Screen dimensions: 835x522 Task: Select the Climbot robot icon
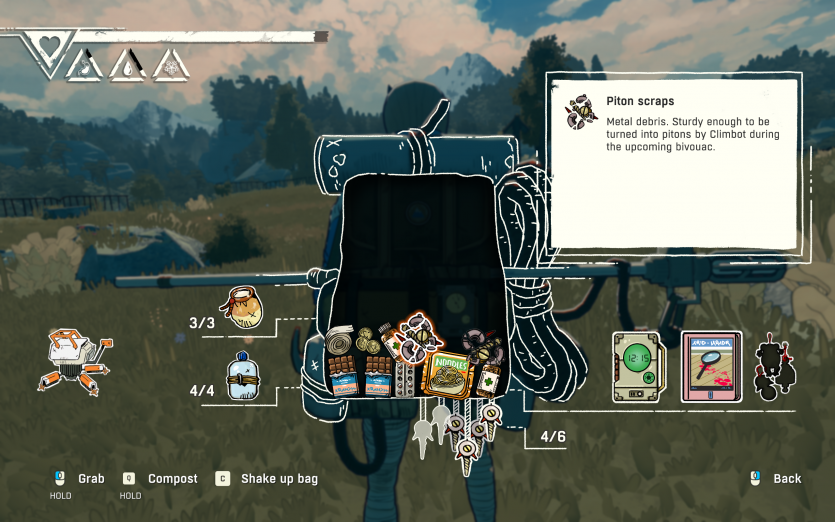click(x=75, y=360)
